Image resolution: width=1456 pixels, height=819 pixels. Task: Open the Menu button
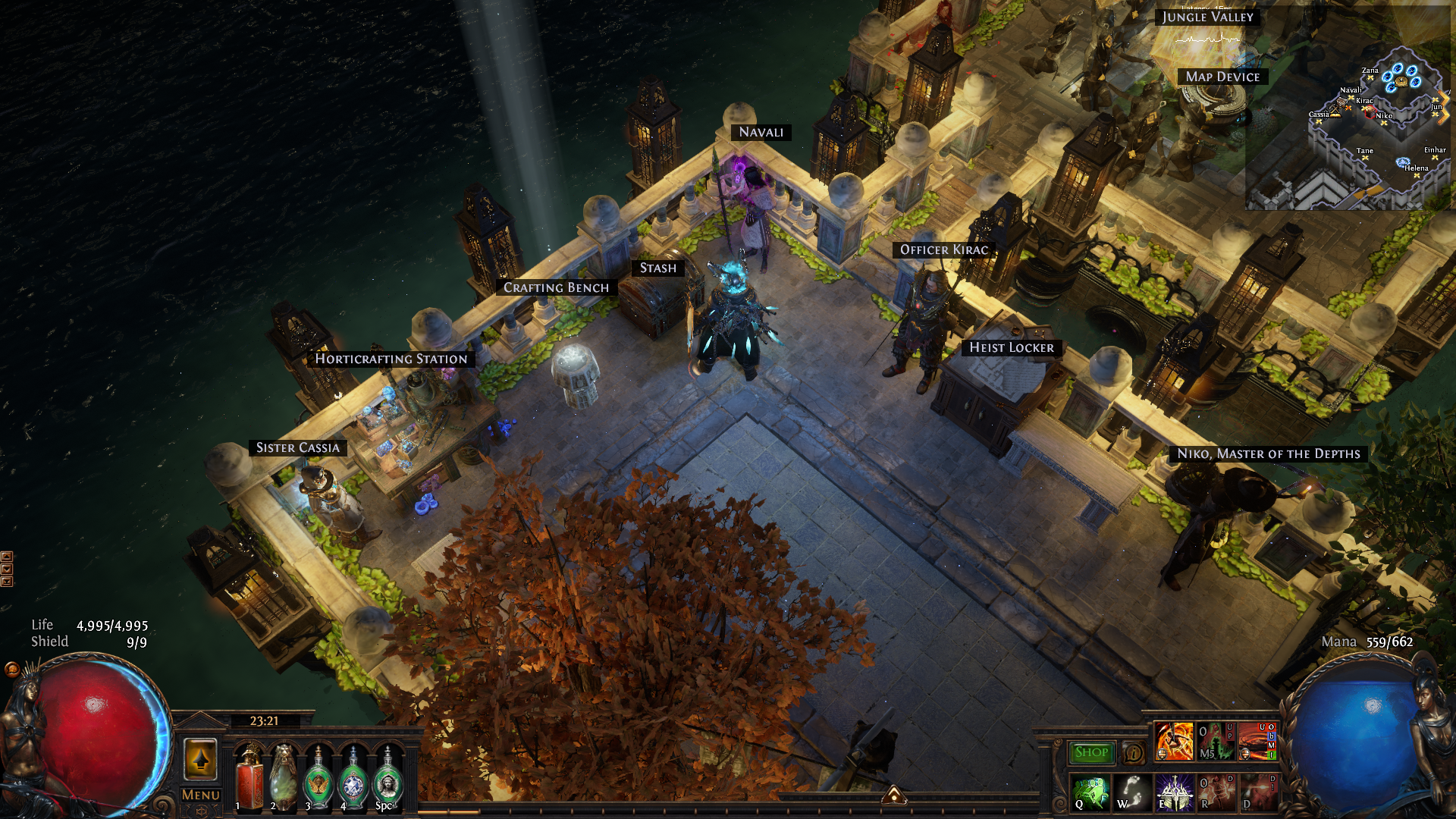tap(200, 795)
